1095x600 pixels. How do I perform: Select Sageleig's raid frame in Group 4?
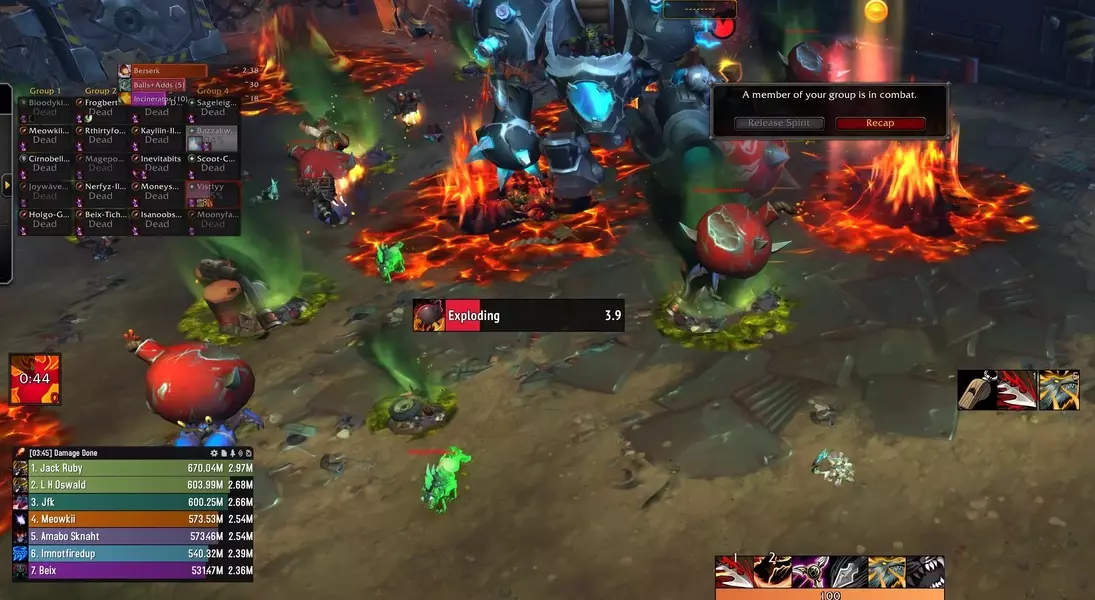pyautogui.click(x=212, y=107)
